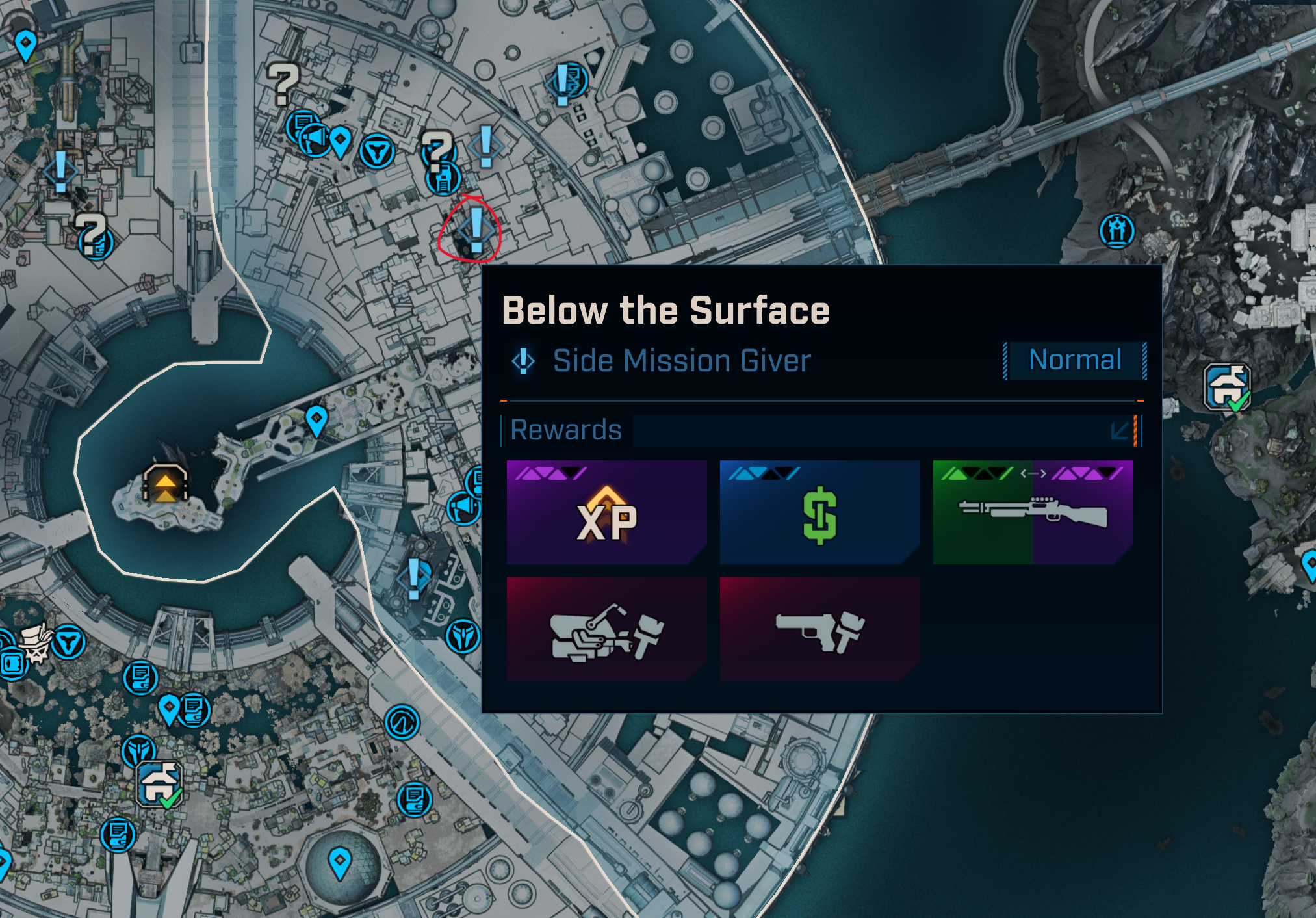Open the Borderlands vault symbol marker
The height and width of the screenshot is (918, 1316).
coord(402,722)
